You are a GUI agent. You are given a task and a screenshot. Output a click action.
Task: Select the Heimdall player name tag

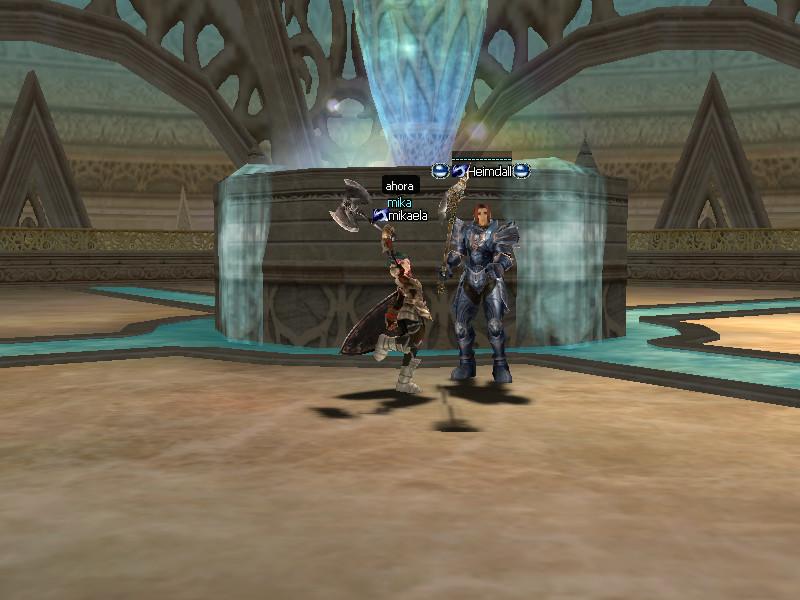pos(489,172)
